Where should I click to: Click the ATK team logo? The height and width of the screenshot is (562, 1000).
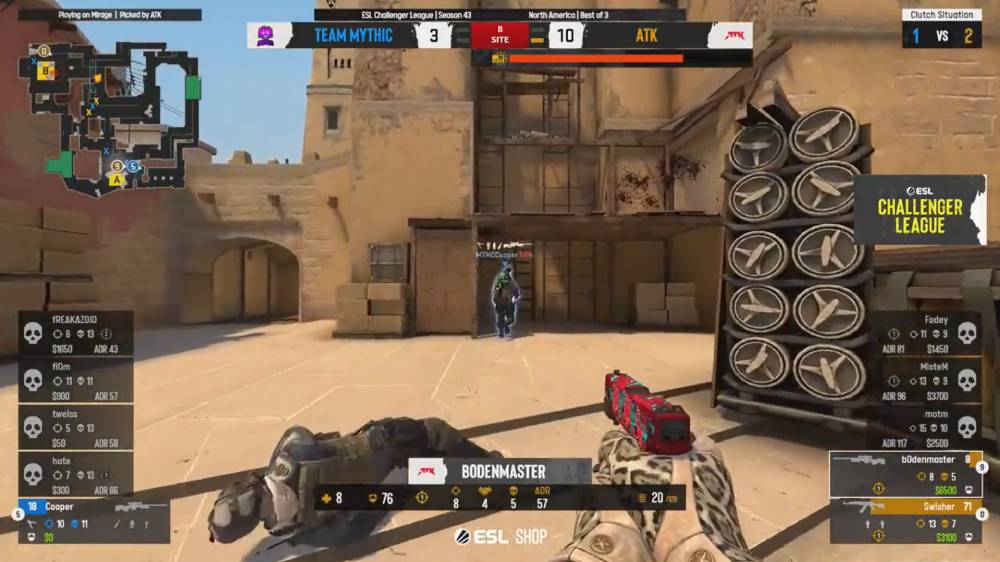click(730, 36)
